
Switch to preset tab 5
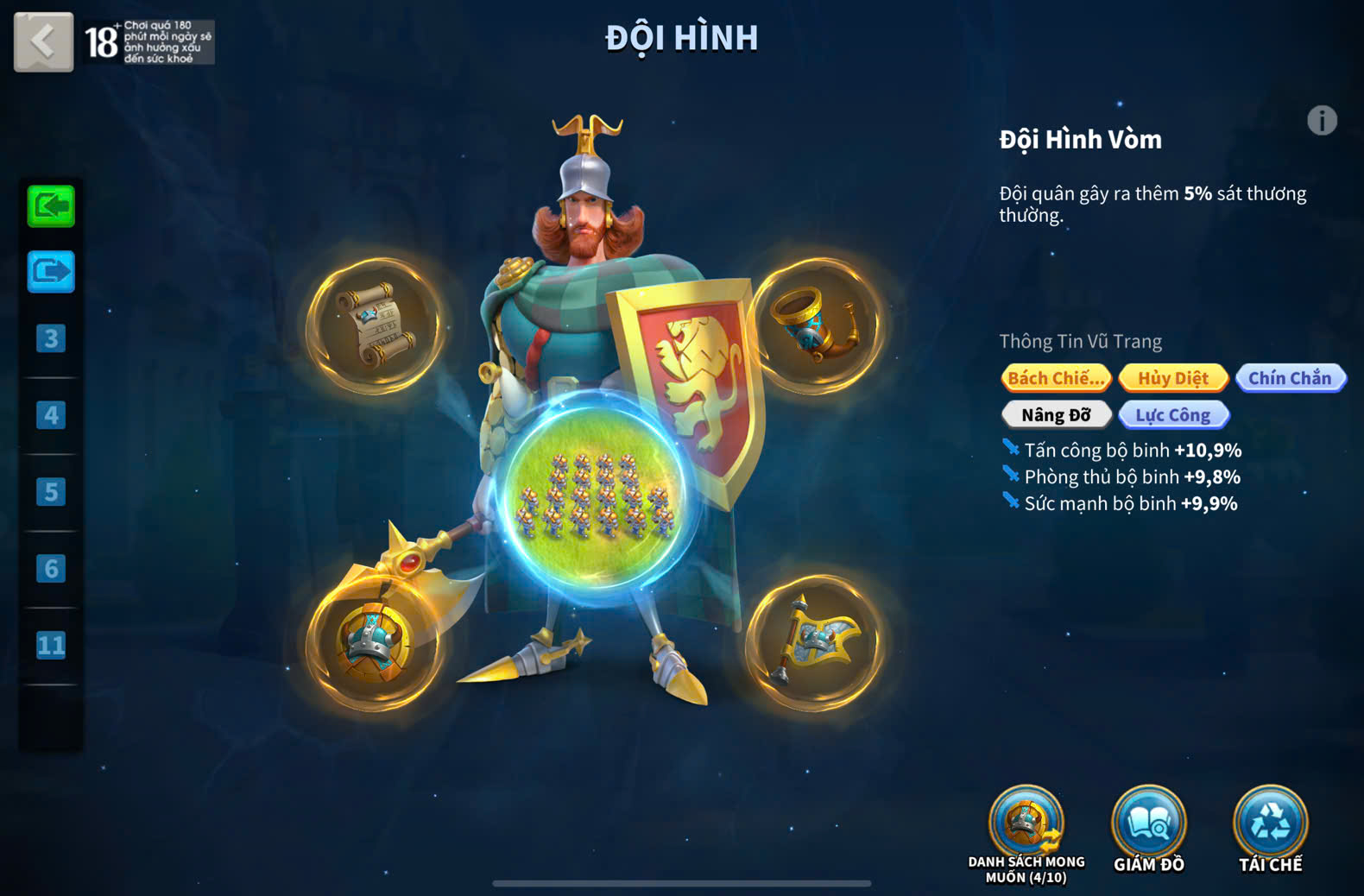pos(51,492)
